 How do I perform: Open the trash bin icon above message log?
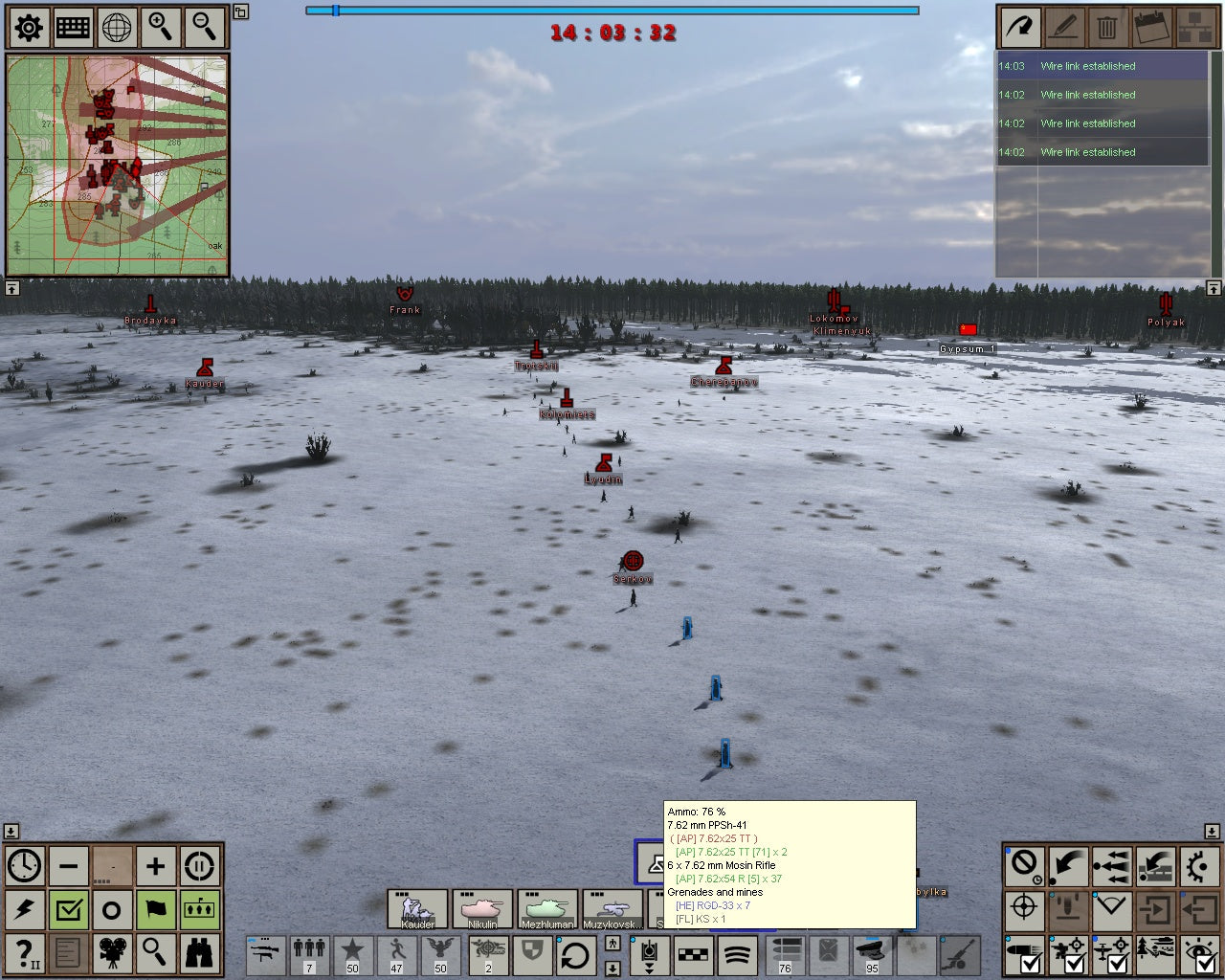tap(1107, 27)
